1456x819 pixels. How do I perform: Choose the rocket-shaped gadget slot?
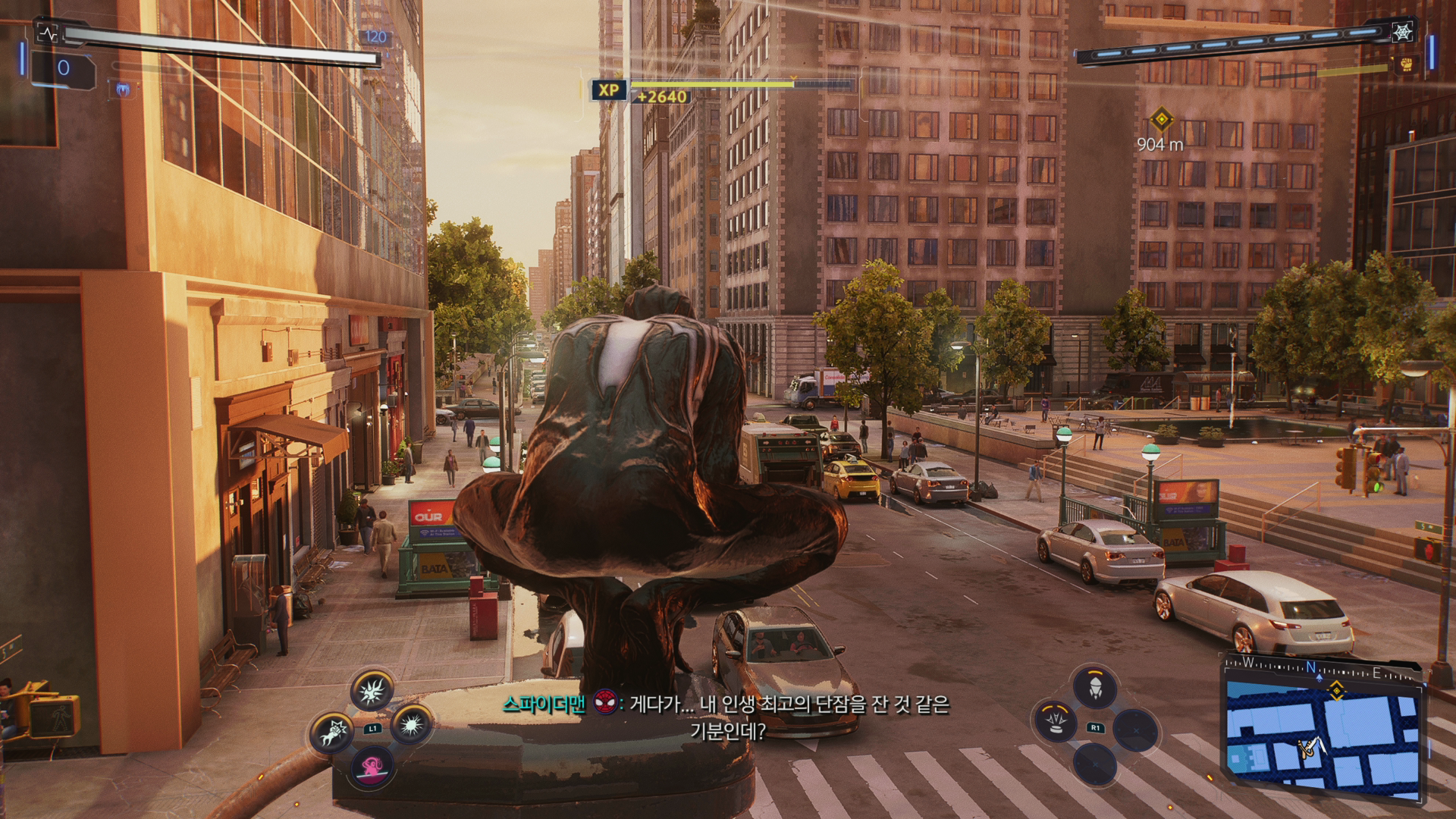[1095, 688]
